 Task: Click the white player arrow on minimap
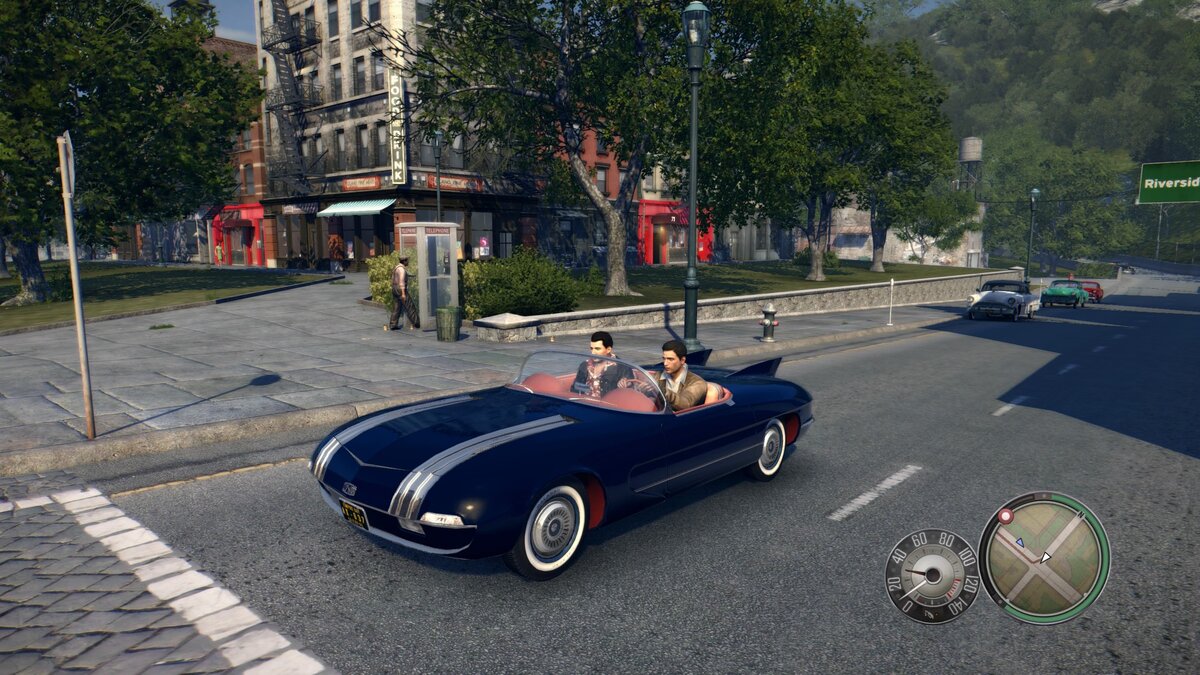click(1045, 557)
